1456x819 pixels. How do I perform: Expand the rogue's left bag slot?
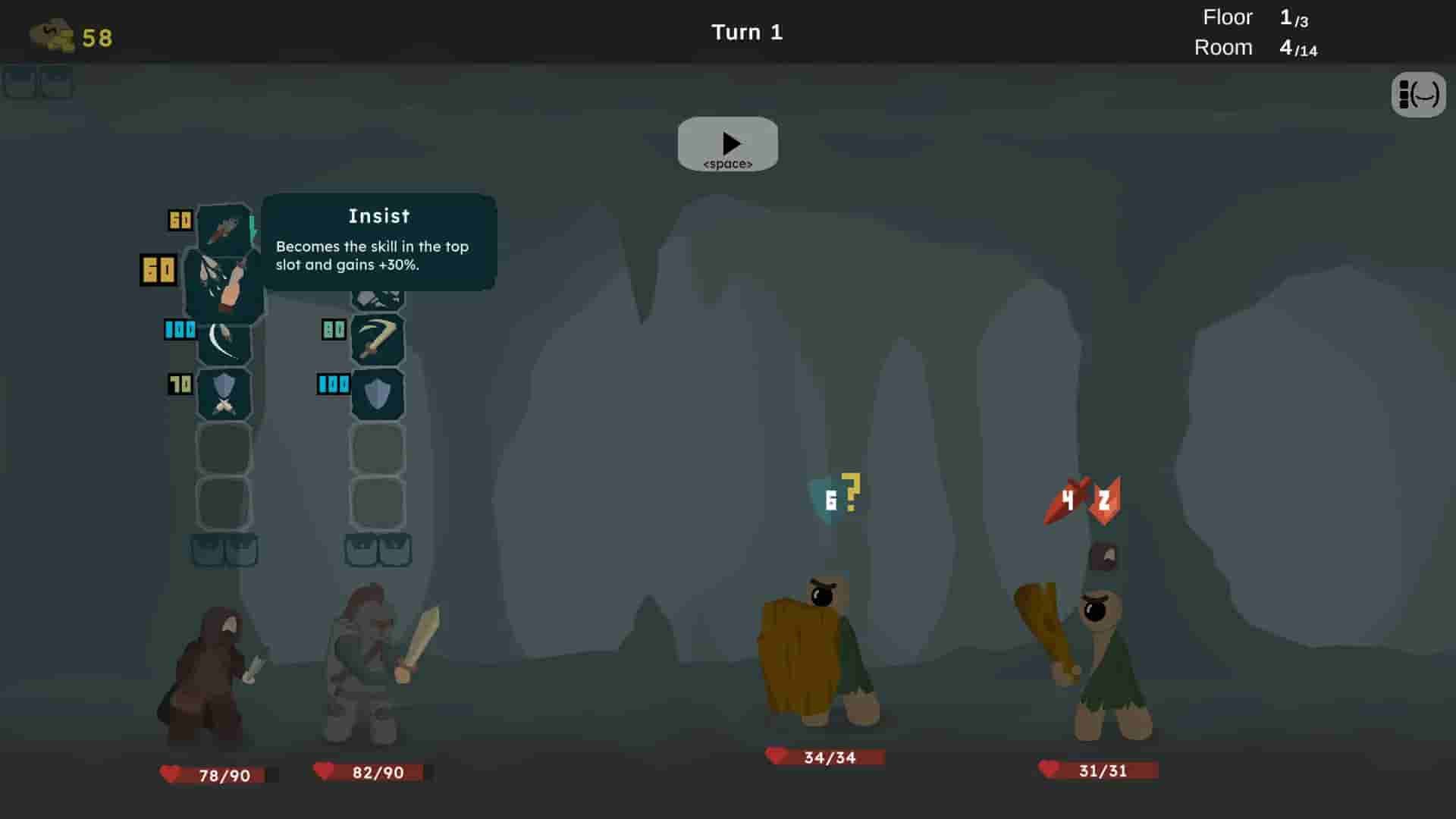click(207, 551)
